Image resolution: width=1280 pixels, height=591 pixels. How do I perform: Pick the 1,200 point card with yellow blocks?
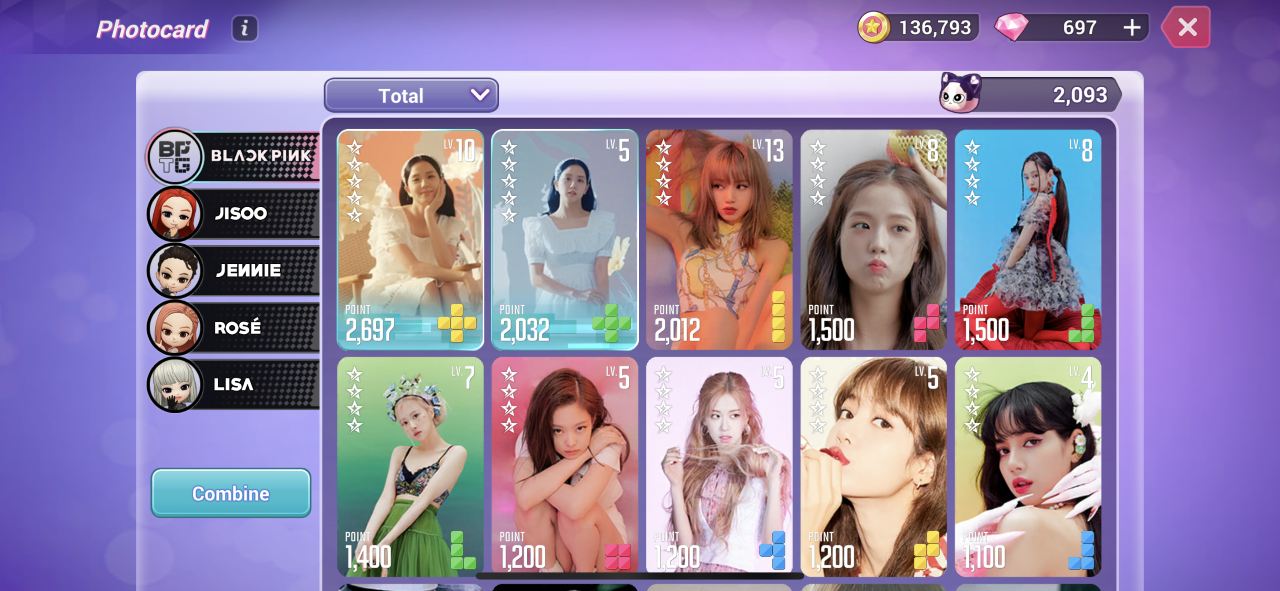coord(873,466)
